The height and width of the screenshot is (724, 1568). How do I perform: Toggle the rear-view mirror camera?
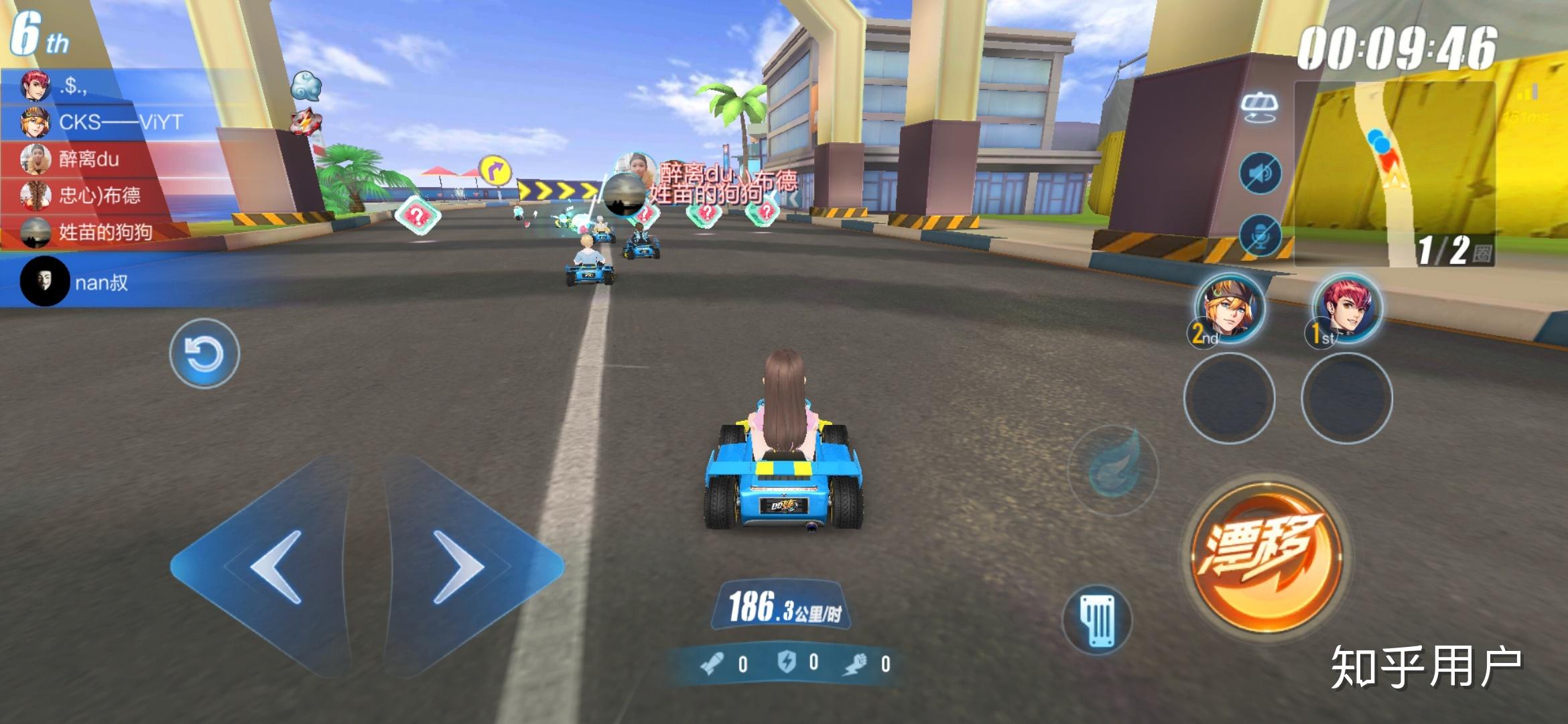(1259, 107)
